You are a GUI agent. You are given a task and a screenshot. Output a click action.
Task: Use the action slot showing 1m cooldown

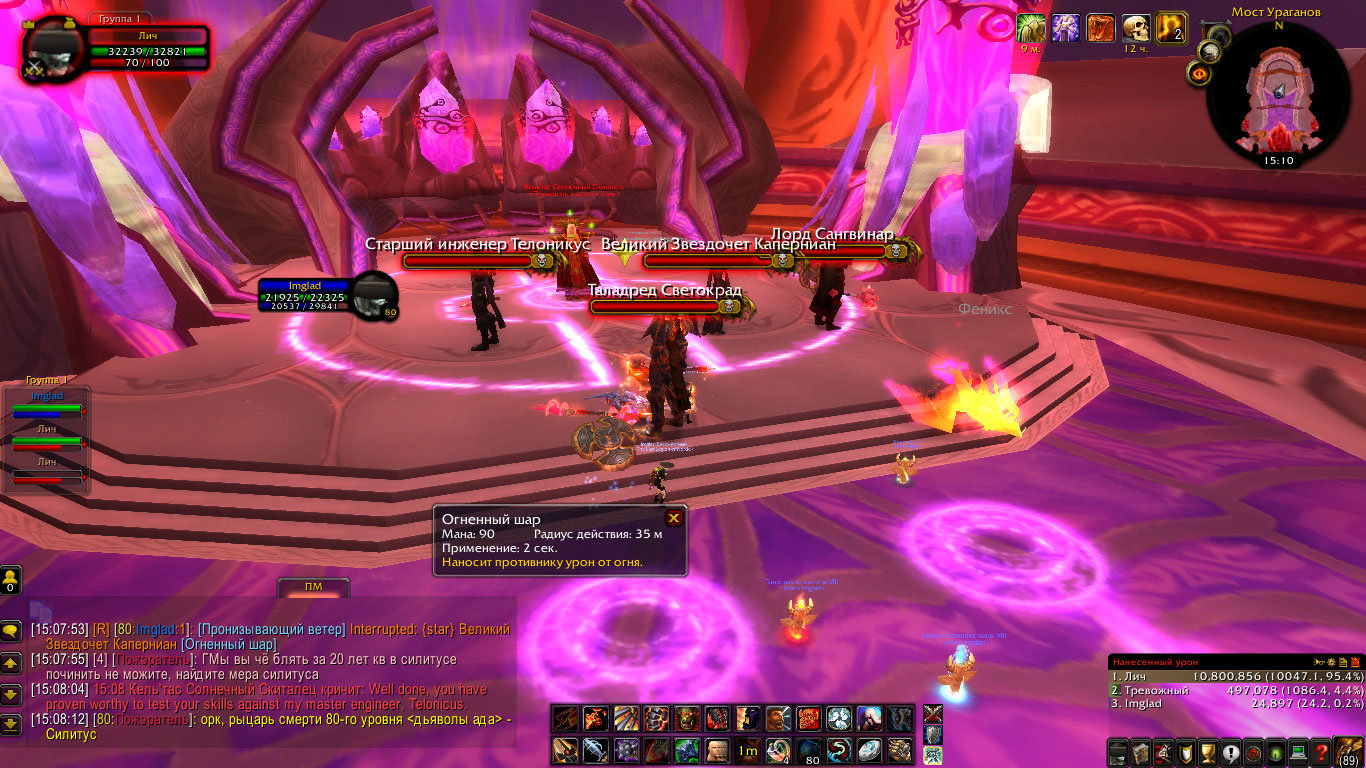tap(747, 749)
